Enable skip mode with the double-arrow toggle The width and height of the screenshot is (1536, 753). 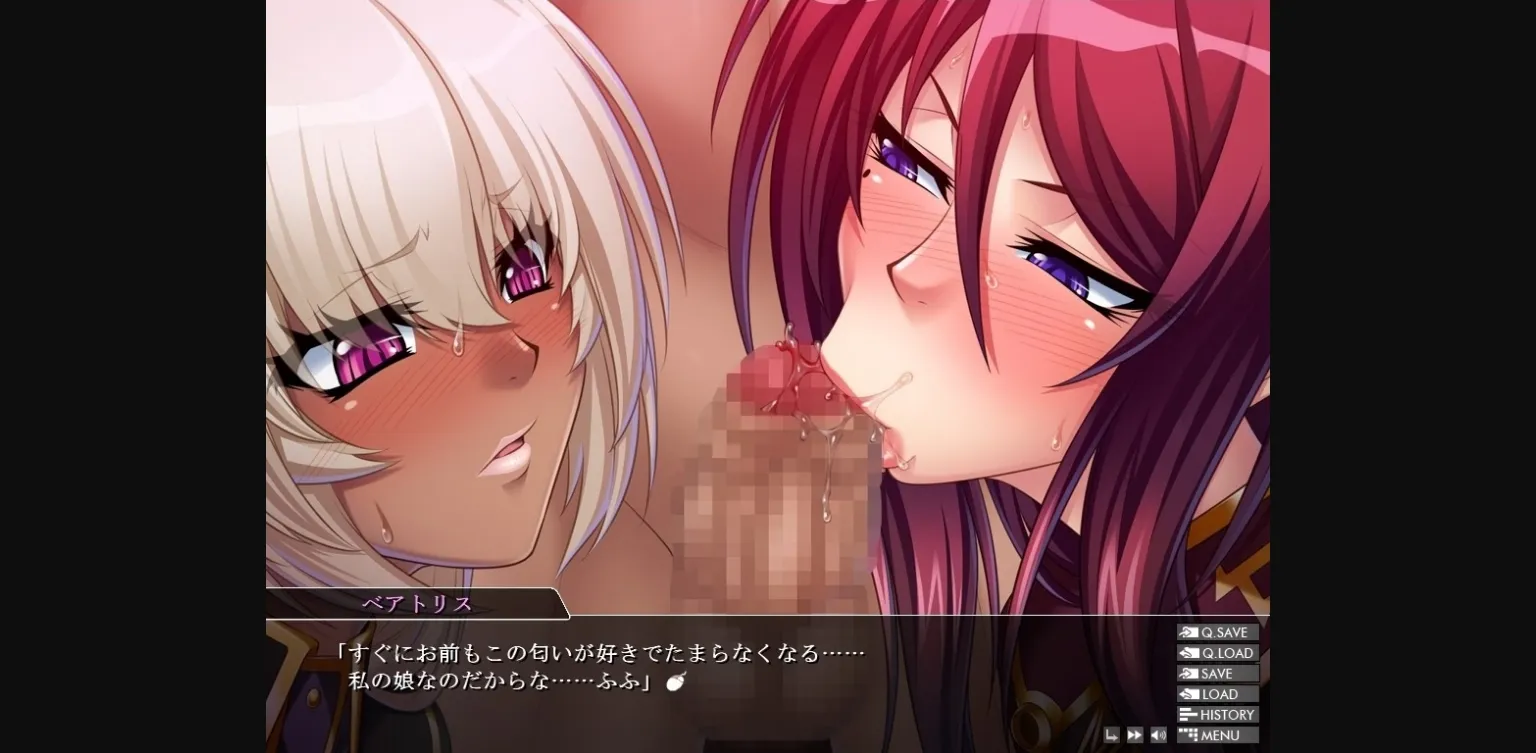pos(1135,736)
